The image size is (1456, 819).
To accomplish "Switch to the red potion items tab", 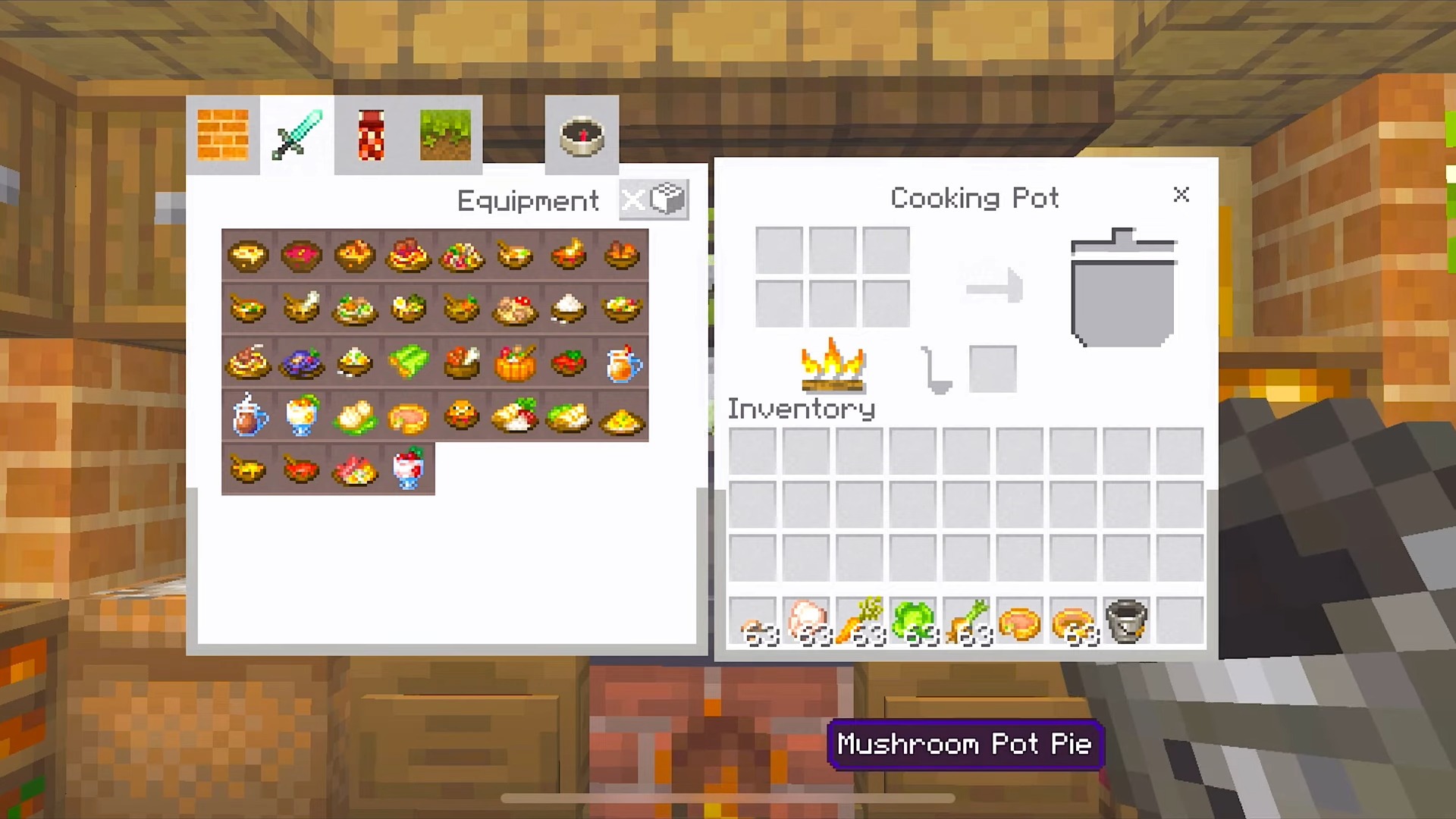I will tap(371, 135).
